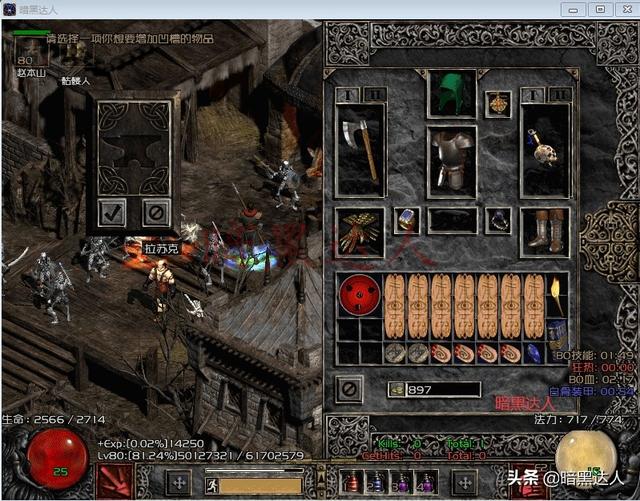Click the equipped body armor

[451, 159]
